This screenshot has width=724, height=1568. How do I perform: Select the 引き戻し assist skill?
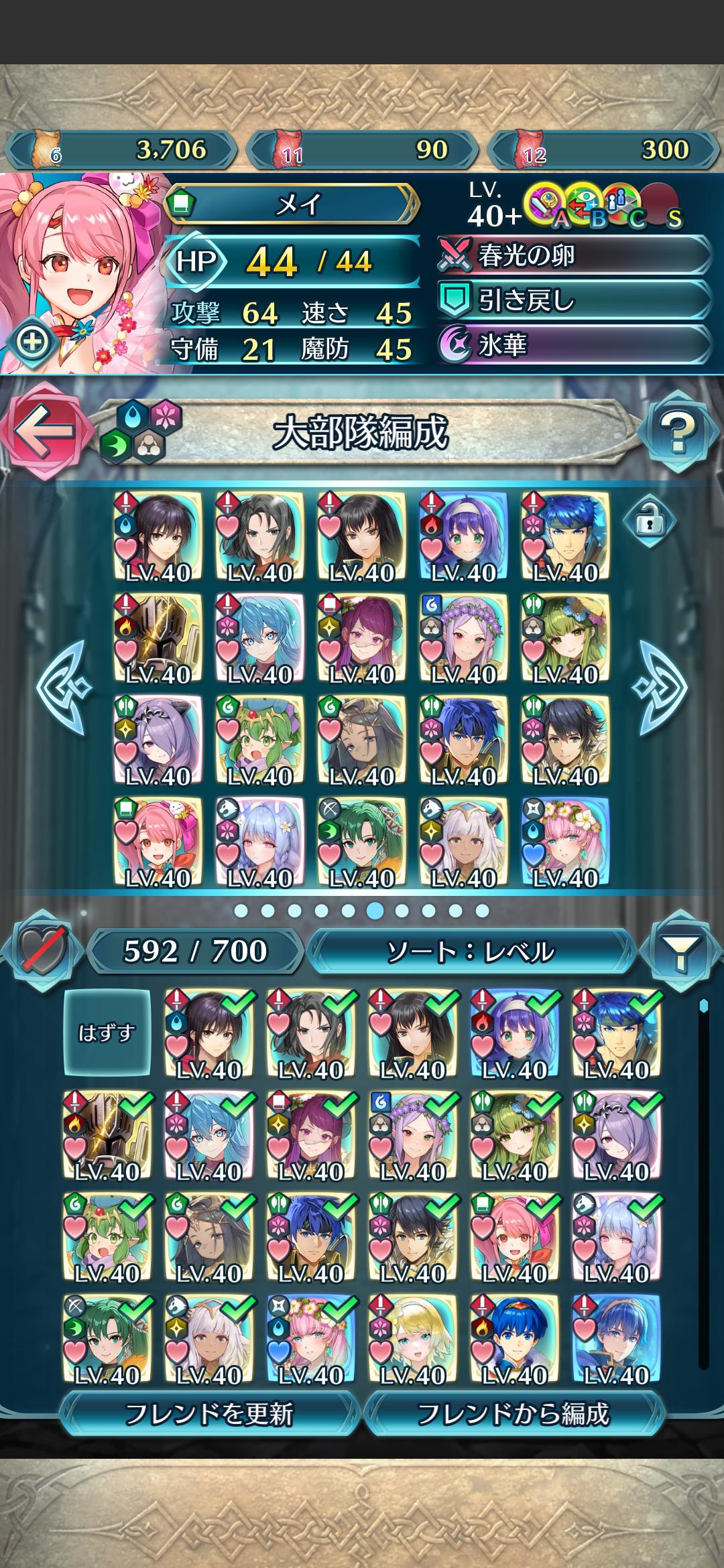coord(574,301)
